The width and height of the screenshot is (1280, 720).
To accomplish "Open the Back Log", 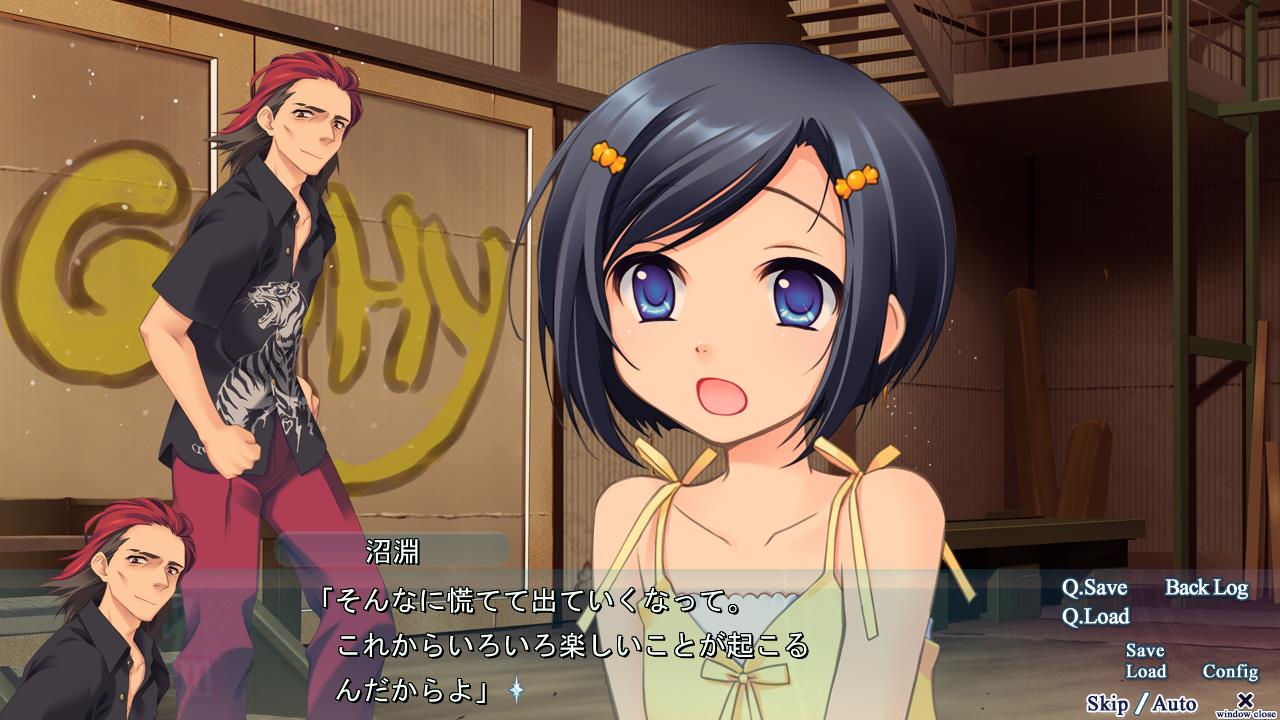I will pyautogui.click(x=1206, y=588).
